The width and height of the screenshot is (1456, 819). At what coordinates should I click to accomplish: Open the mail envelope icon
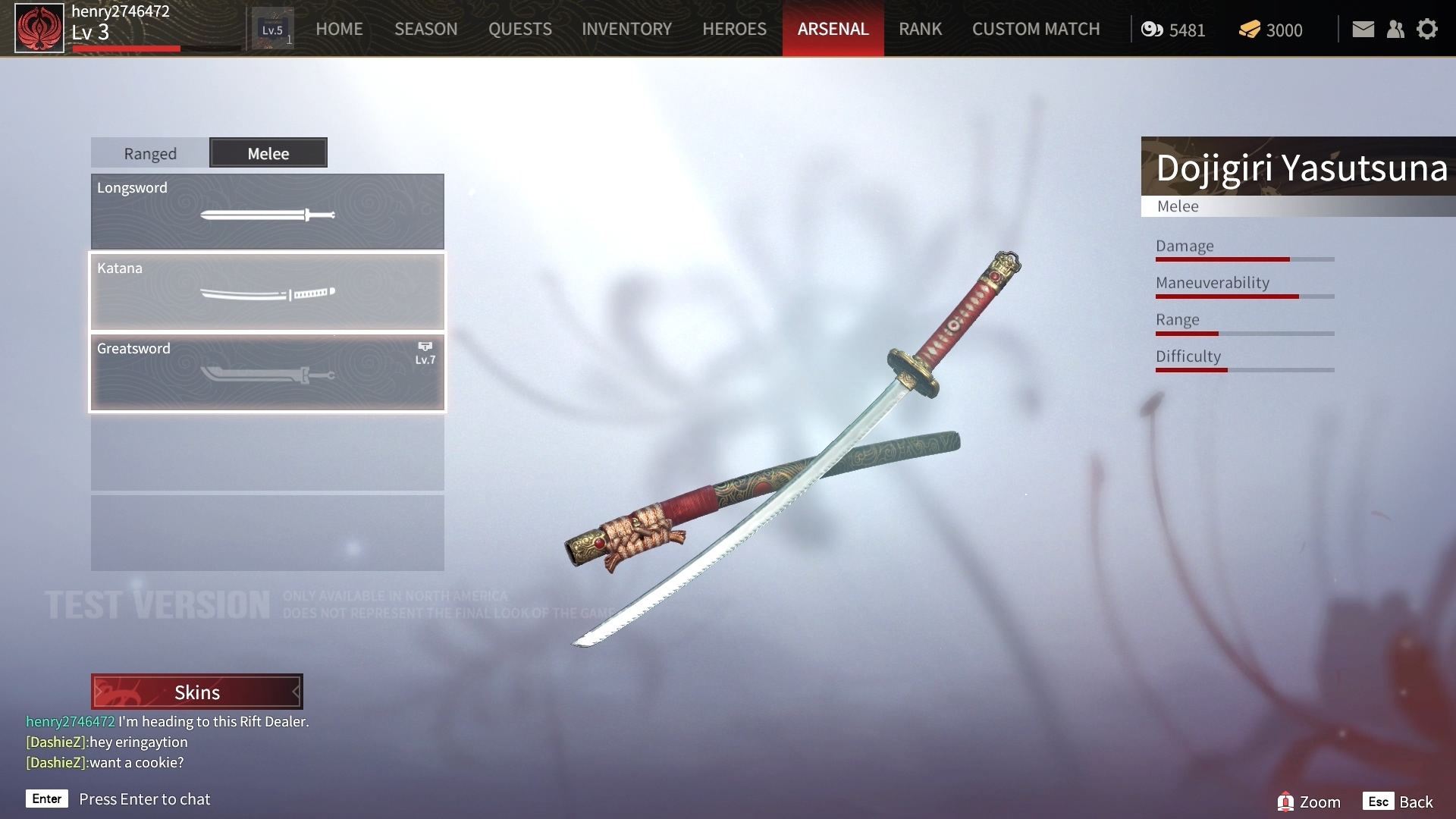pos(1363,30)
